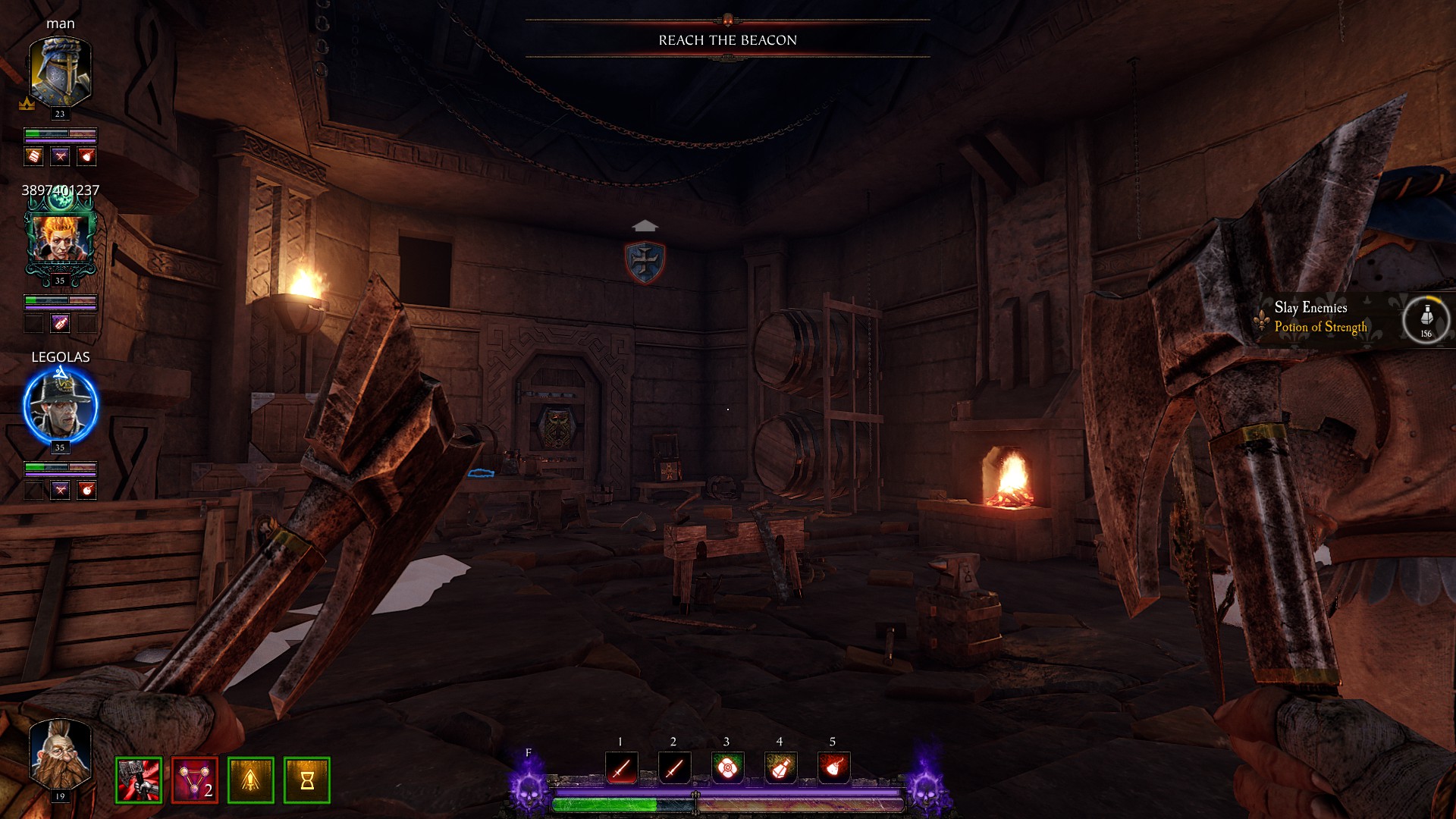Viewport: 1456px width, 819px height.
Task: Click the axe-in-fist buff icon
Action: pyautogui.click(x=139, y=780)
